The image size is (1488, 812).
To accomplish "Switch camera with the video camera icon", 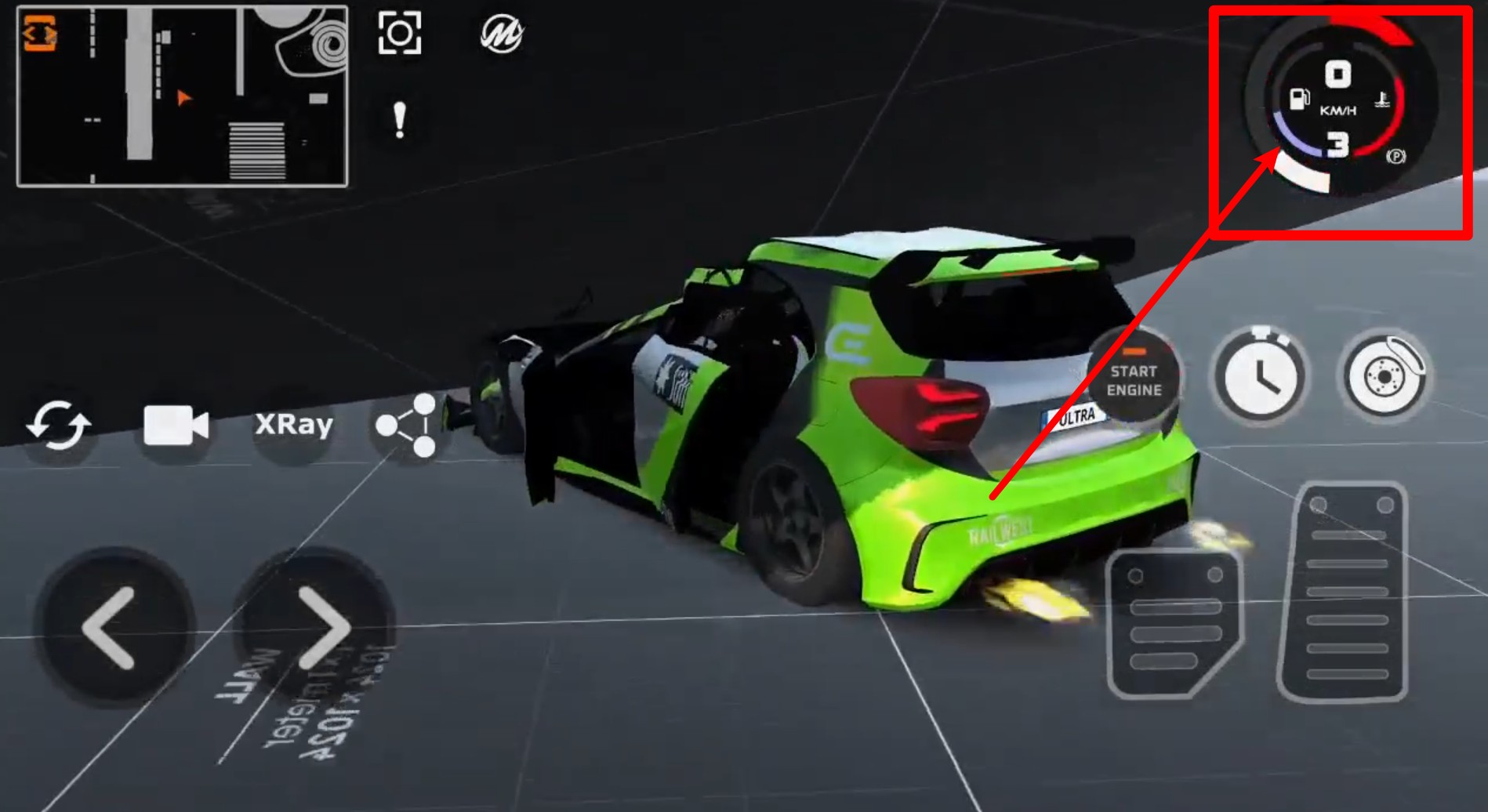I will [x=176, y=426].
